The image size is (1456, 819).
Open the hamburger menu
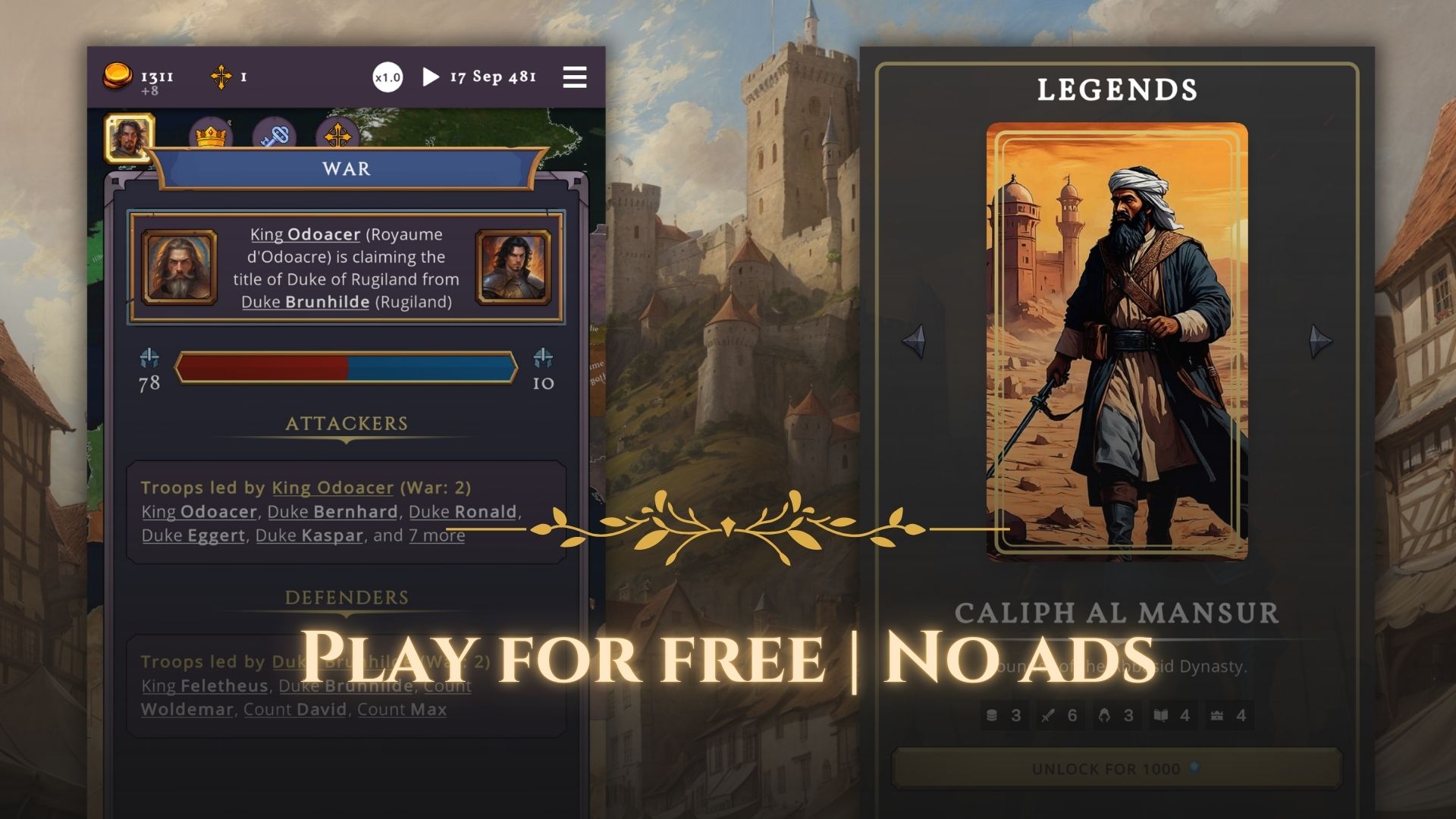574,78
